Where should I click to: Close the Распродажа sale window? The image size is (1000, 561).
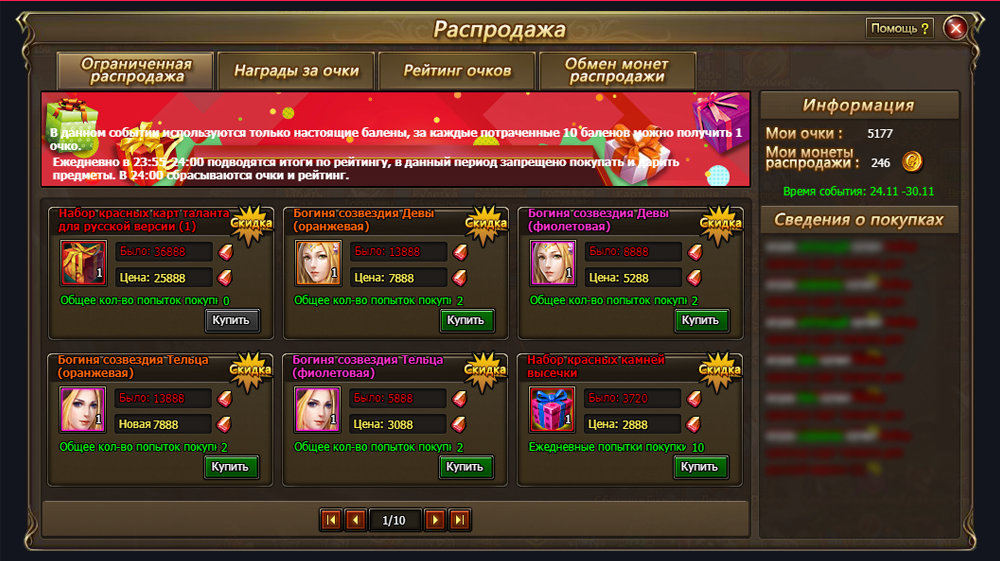click(x=955, y=28)
